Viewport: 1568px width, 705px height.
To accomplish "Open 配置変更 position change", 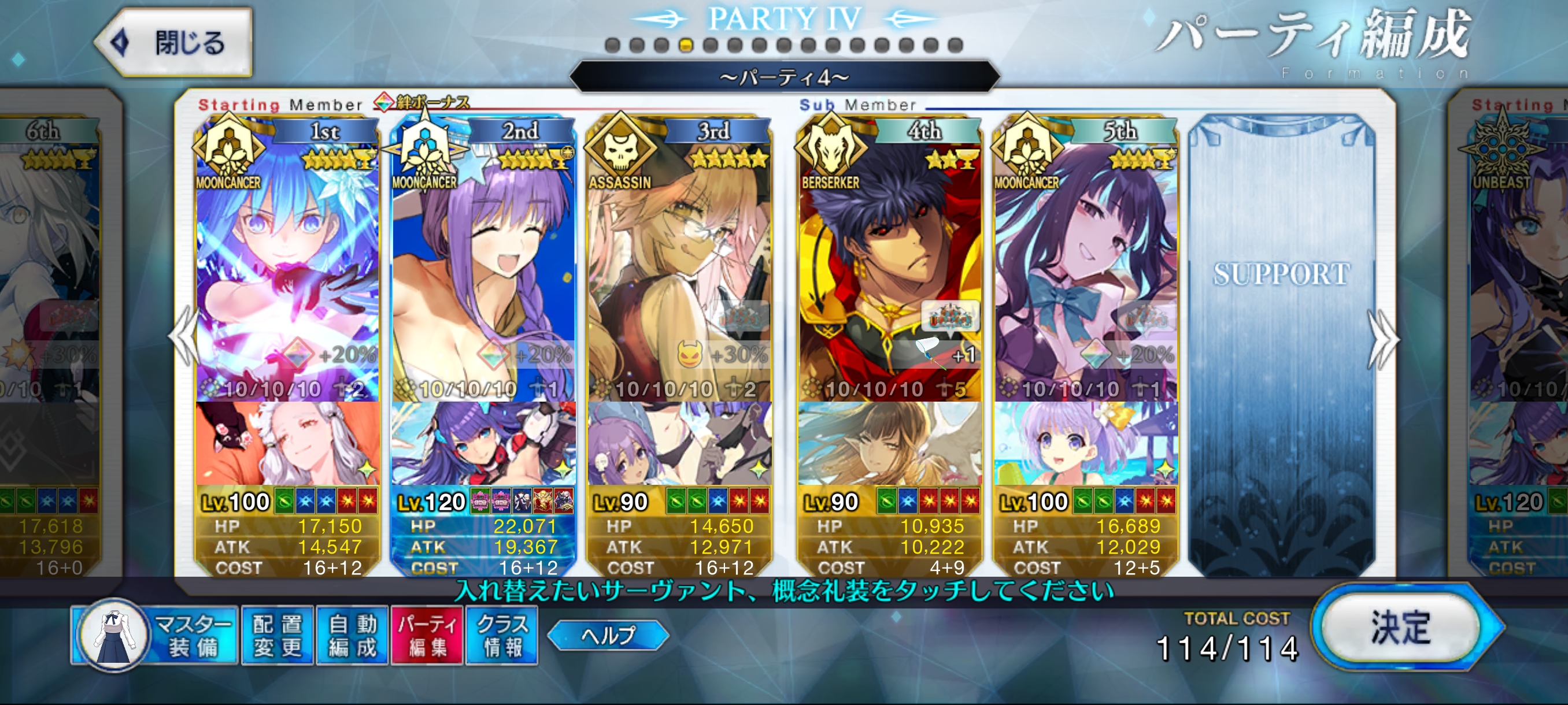I will click(x=278, y=635).
